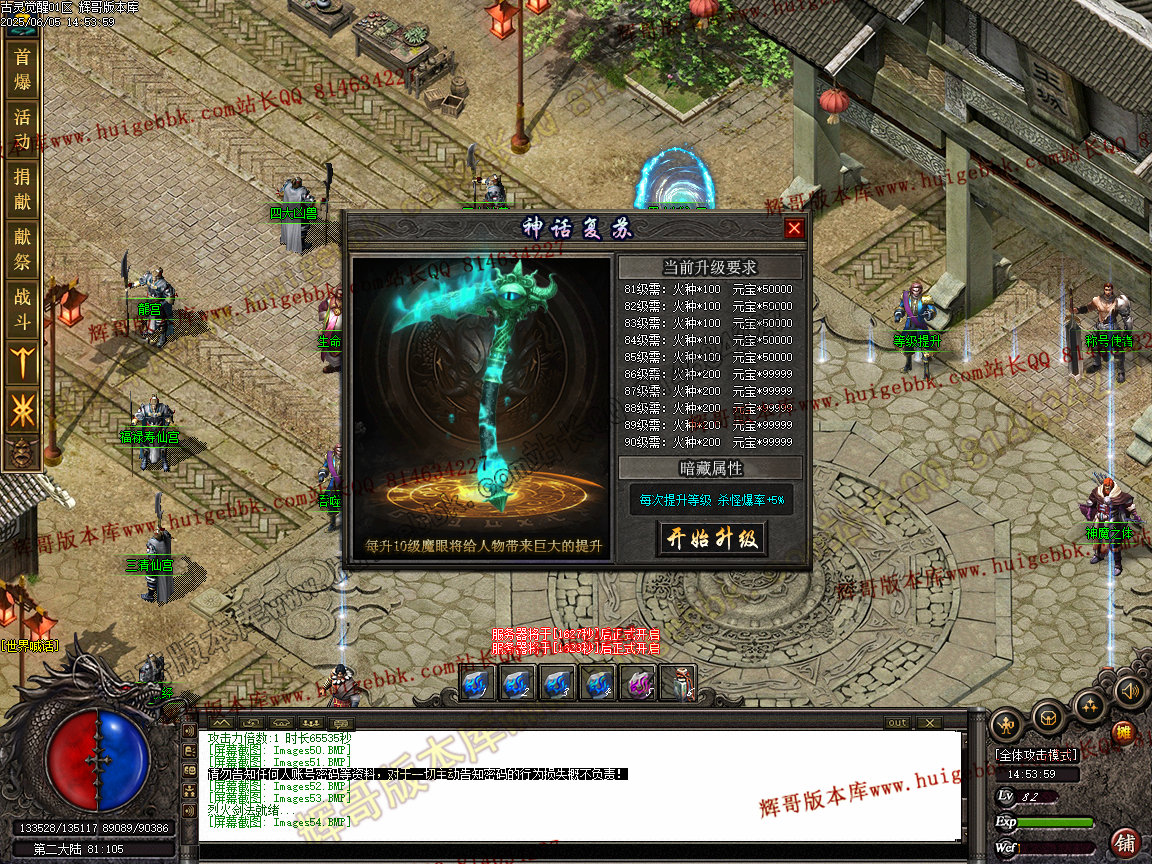Activate the purple rune stone hotbar slot
Image resolution: width=1152 pixels, height=864 pixels.
click(x=638, y=684)
